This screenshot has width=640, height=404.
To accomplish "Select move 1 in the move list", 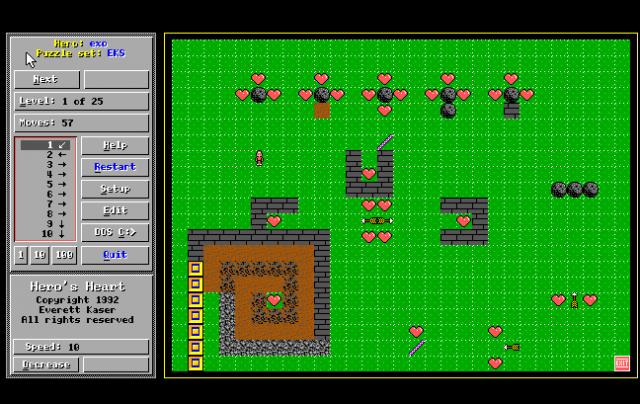I will click(x=46, y=145).
